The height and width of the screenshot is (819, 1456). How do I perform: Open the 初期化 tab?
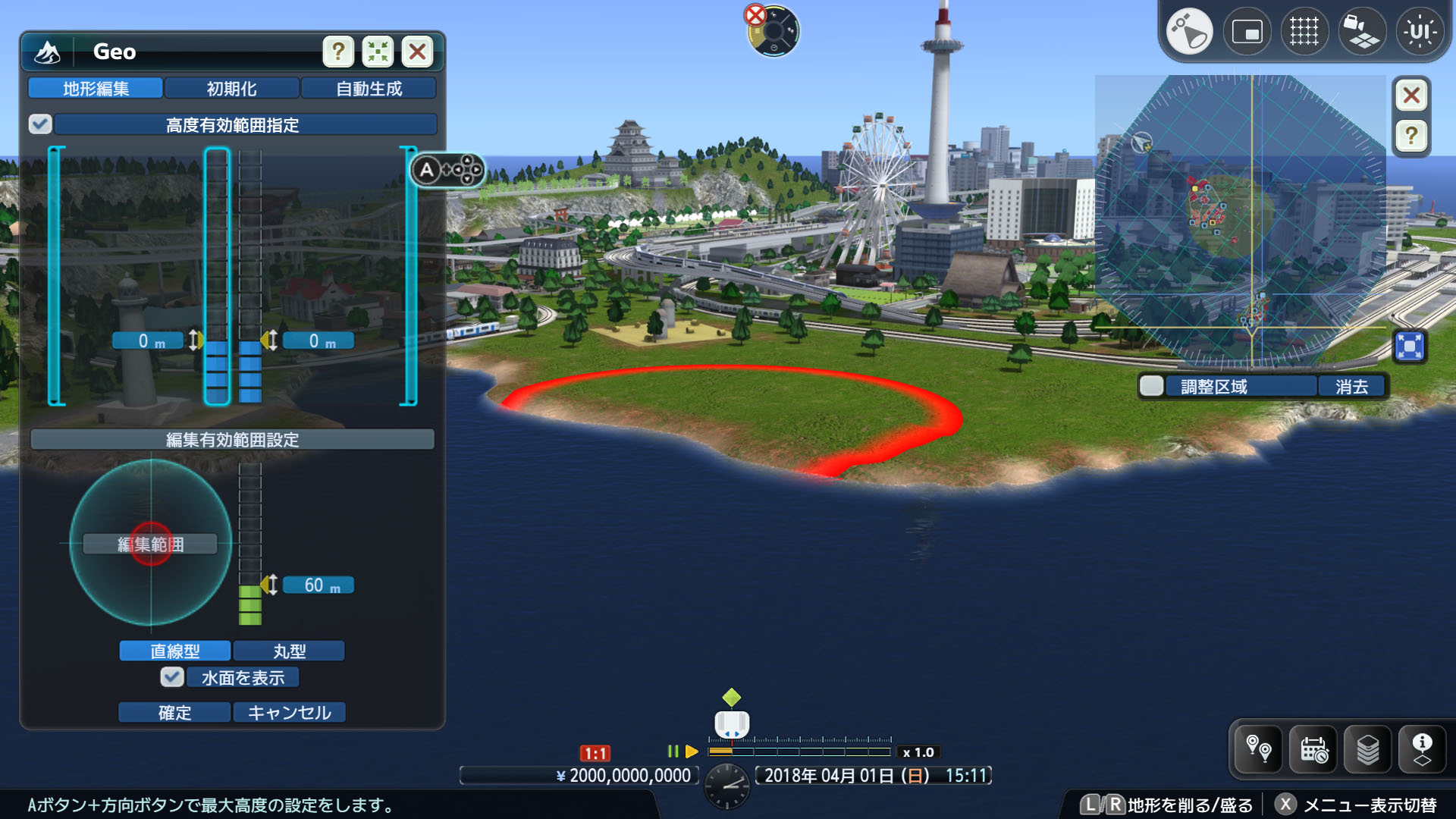[232, 89]
